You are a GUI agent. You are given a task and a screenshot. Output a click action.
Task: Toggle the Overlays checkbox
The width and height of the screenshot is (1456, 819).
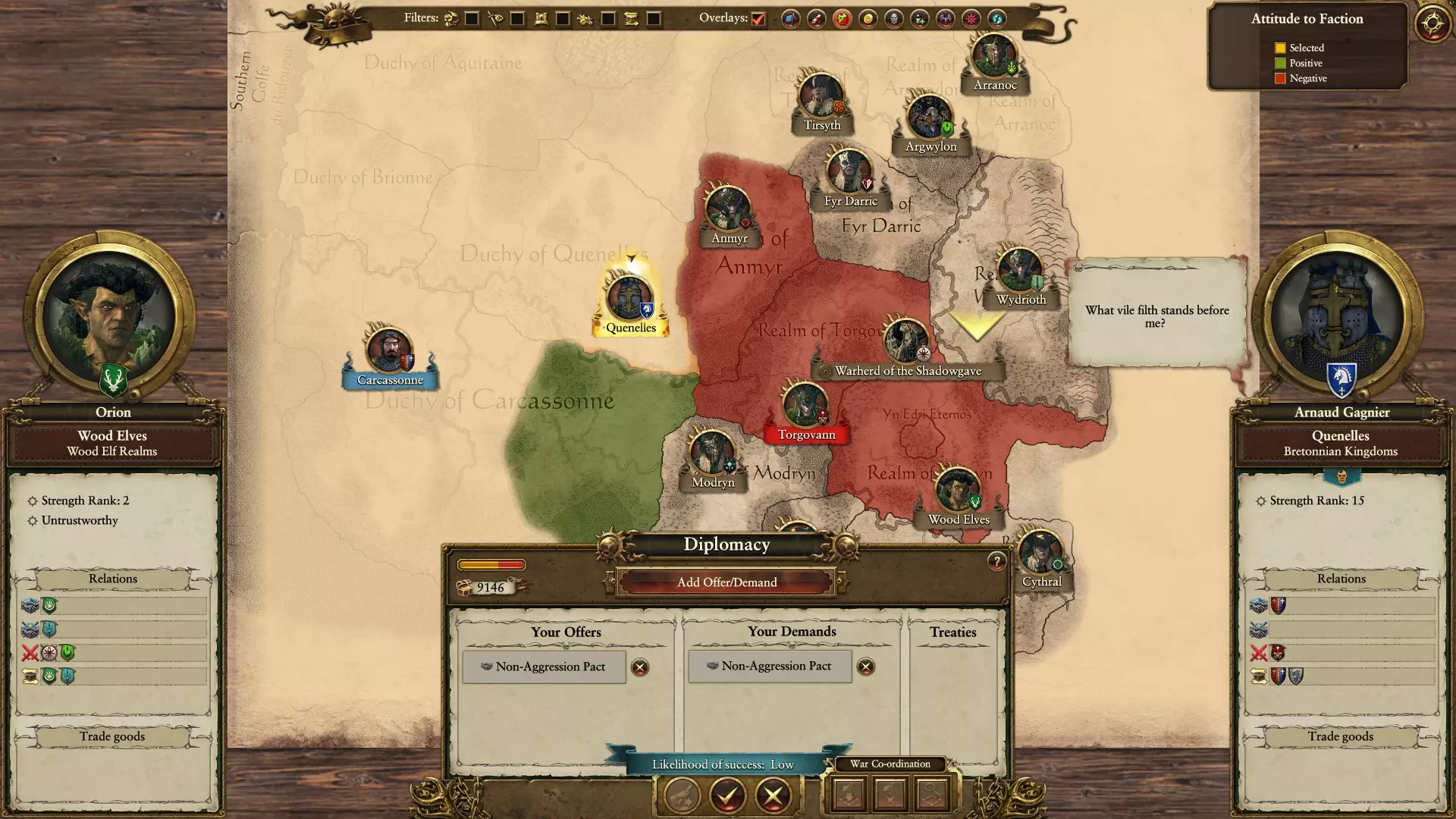pyautogui.click(x=758, y=19)
